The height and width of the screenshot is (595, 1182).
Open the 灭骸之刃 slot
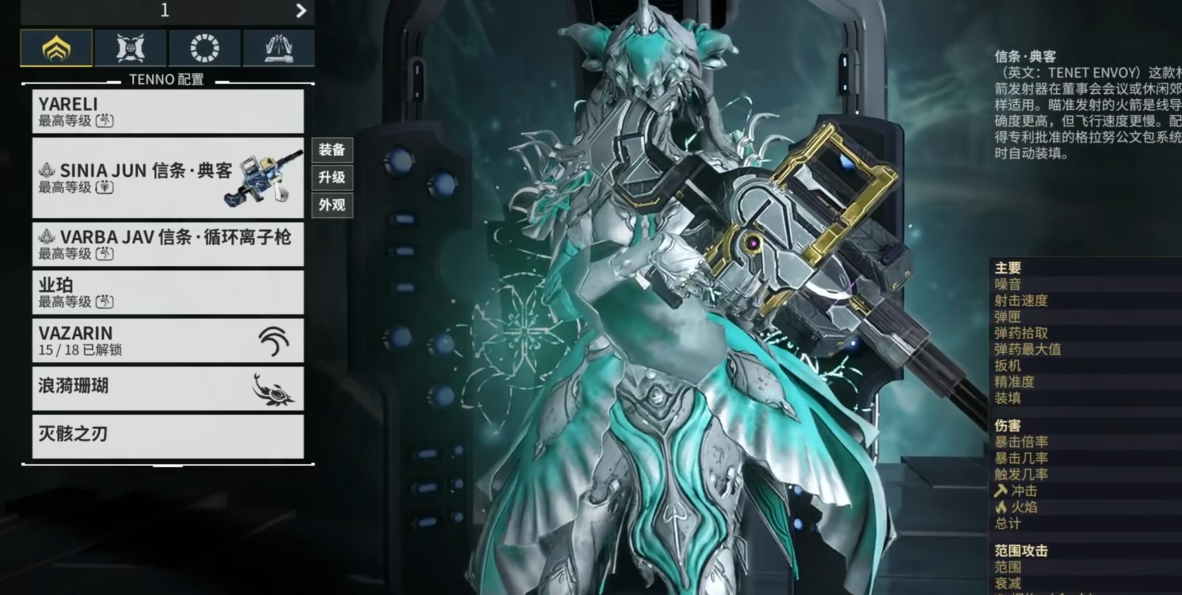point(167,436)
